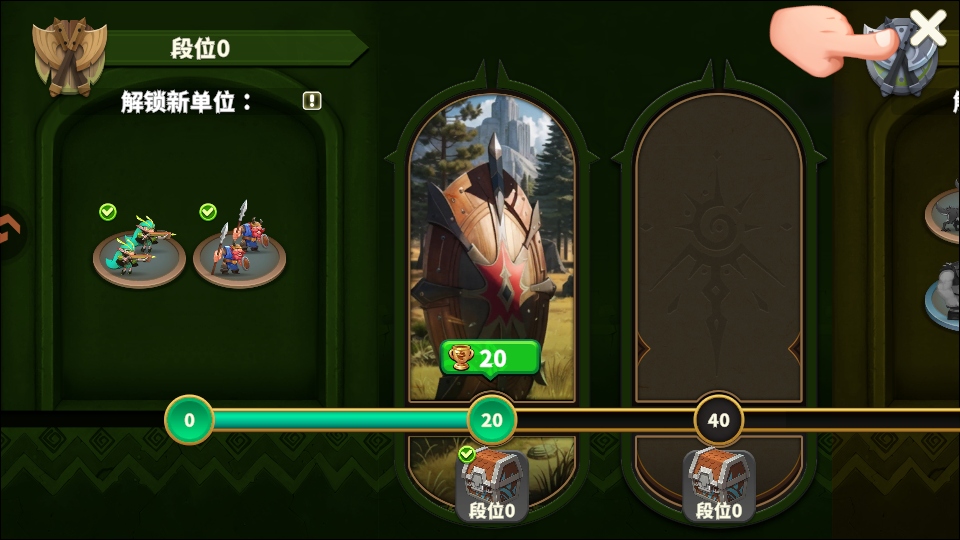This screenshot has width=960, height=540.
Task: Tap the orange back arrow at left edge
Action: click(x=10, y=232)
